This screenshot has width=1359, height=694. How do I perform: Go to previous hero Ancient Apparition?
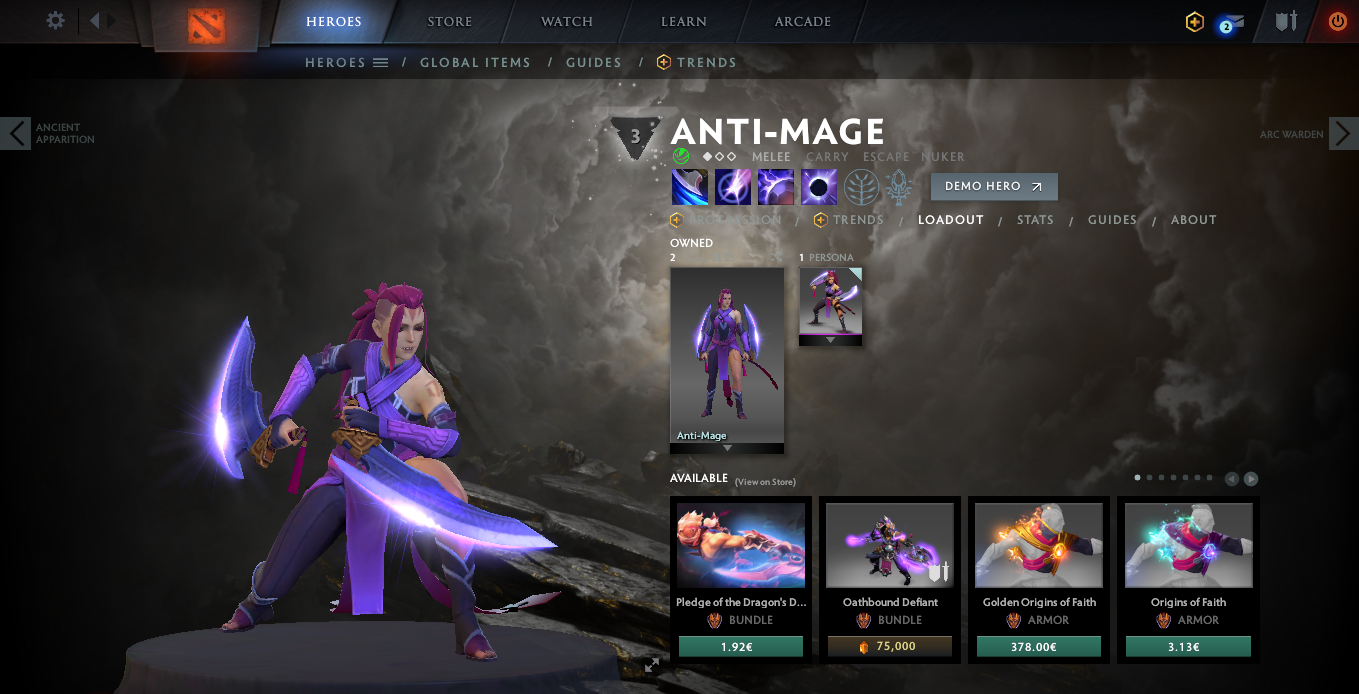tap(16, 134)
